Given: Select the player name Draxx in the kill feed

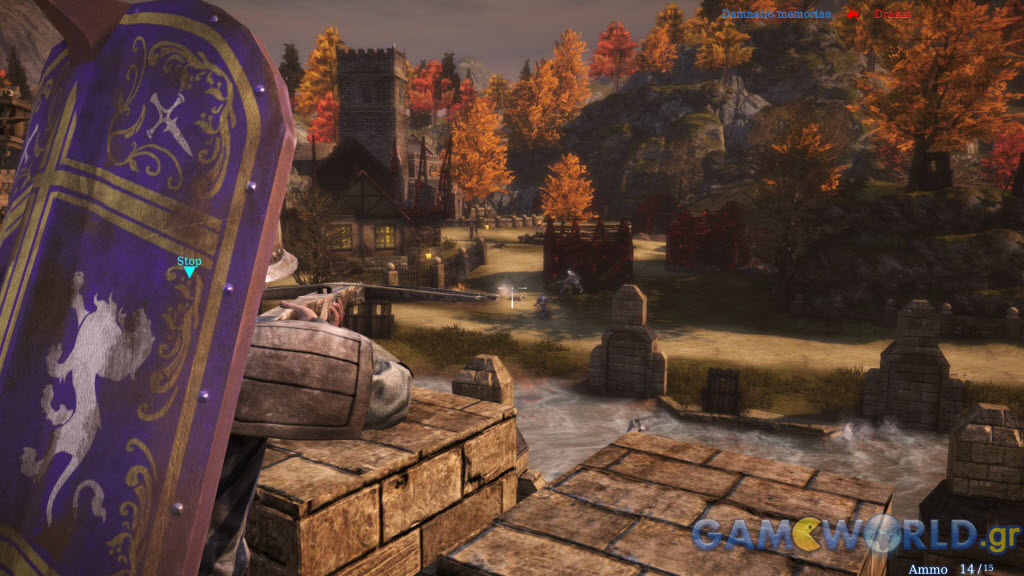Looking at the screenshot, I should click(892, 14).
